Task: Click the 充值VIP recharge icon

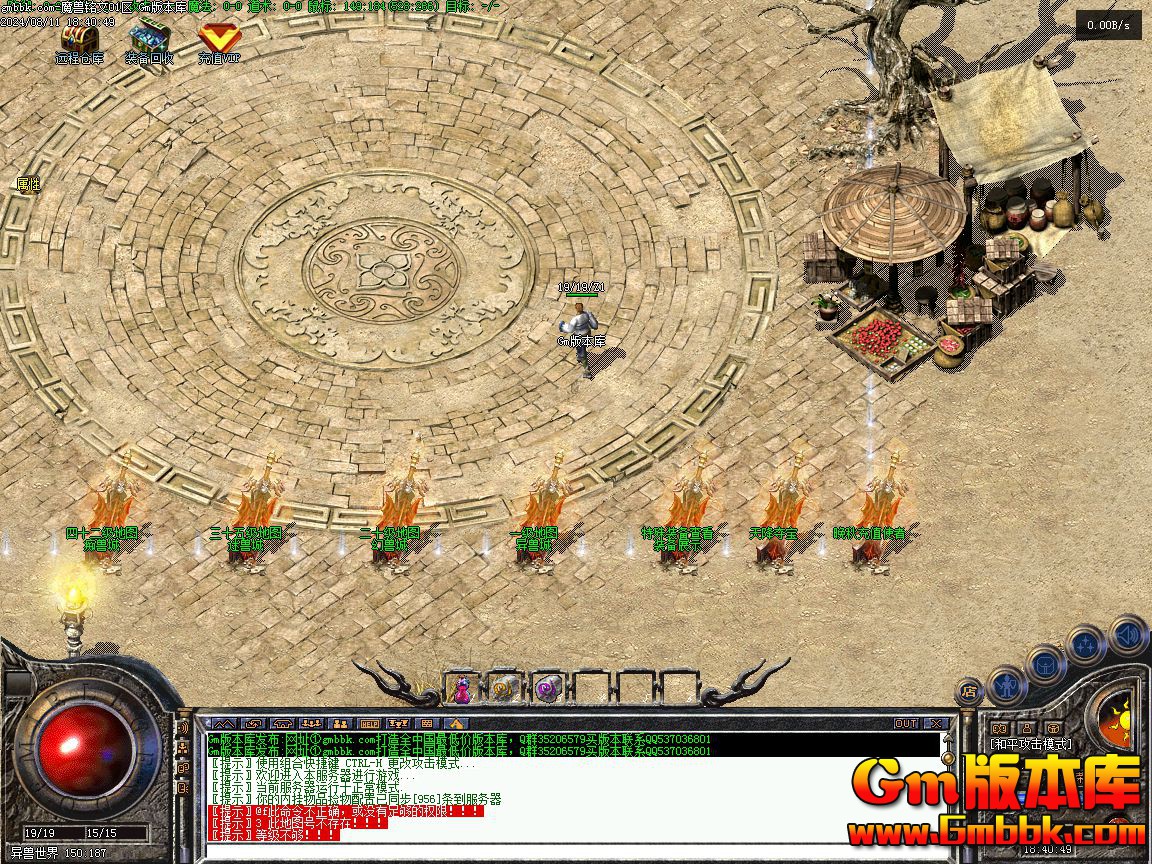Action: 218,40
